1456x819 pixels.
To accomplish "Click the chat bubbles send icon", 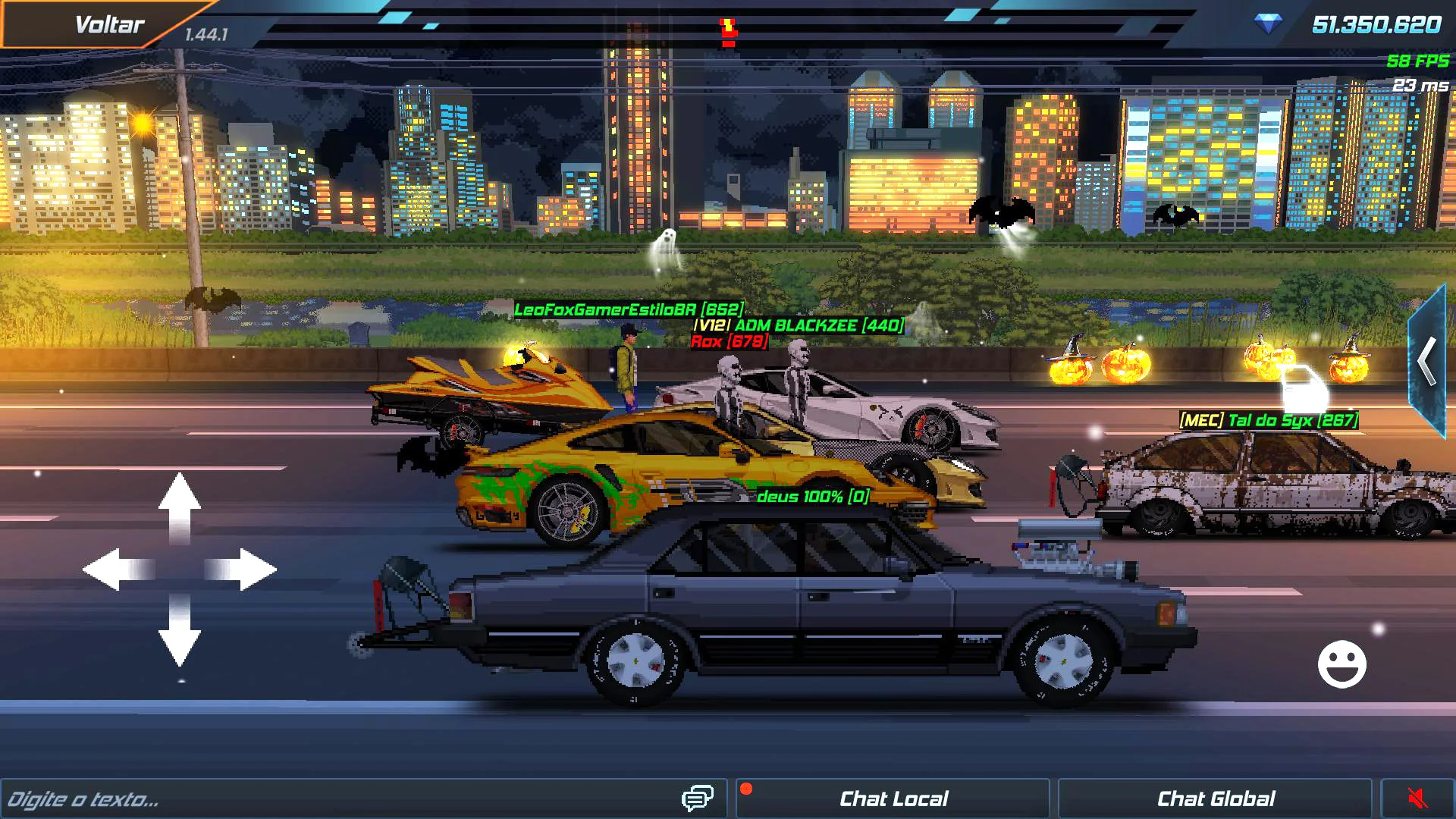I will tap(697, 798).
